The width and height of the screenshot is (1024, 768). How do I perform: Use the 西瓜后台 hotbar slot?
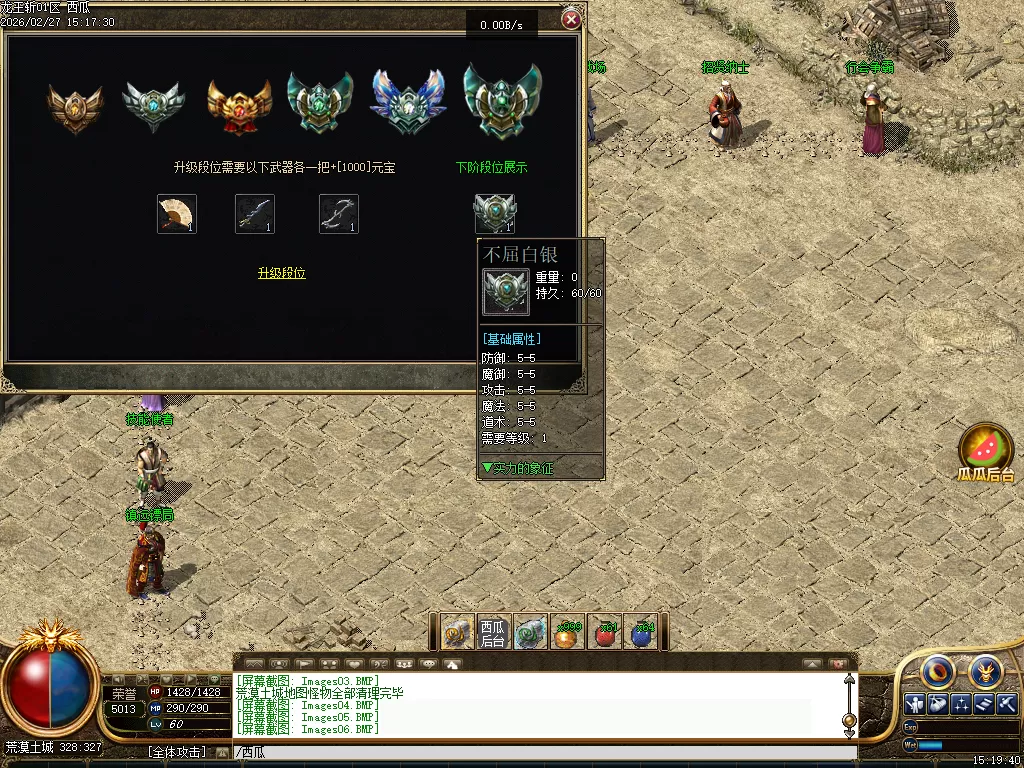point(493,632)
